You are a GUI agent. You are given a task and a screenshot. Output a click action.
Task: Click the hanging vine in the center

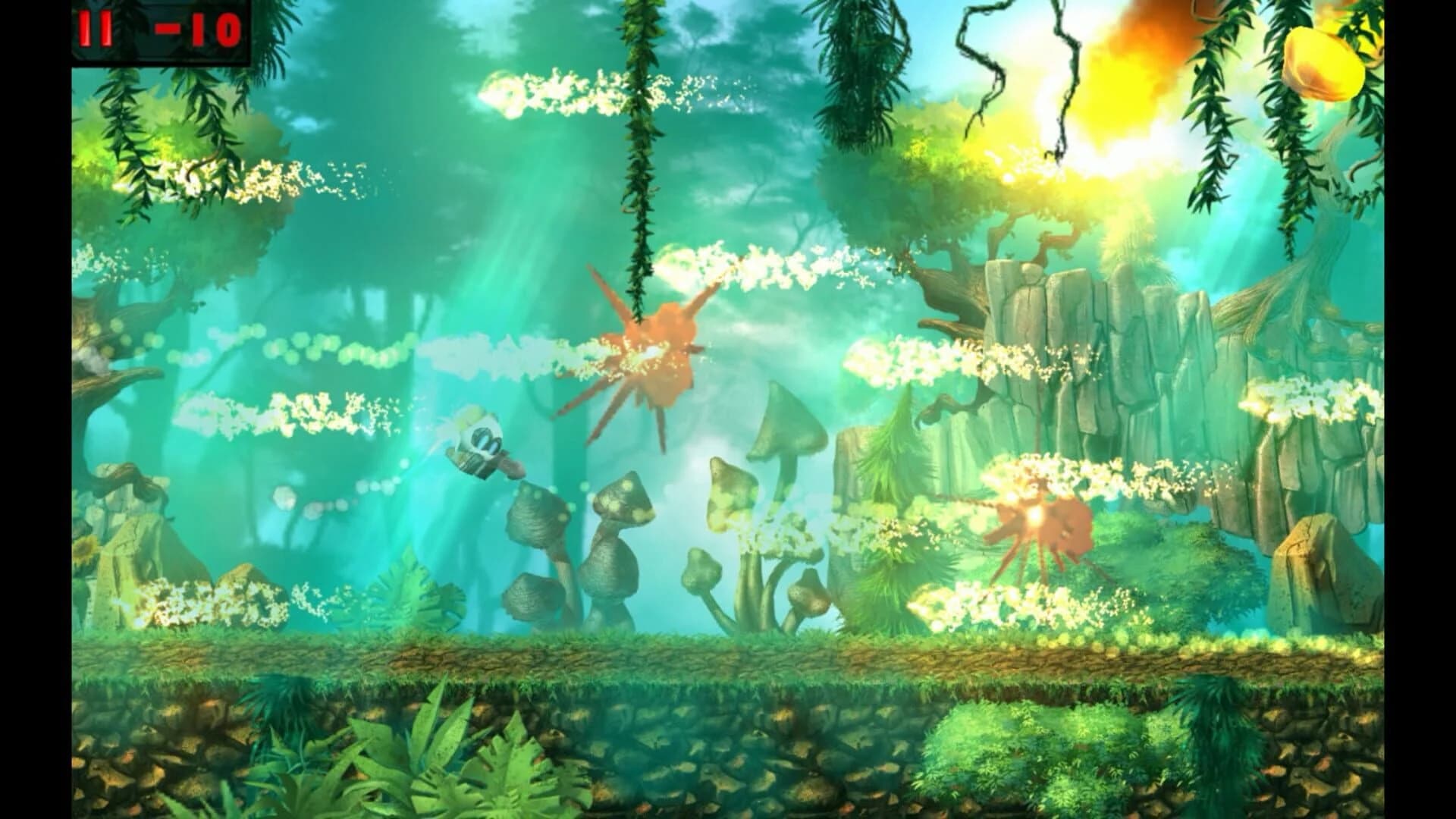click(x=637, y=152)
